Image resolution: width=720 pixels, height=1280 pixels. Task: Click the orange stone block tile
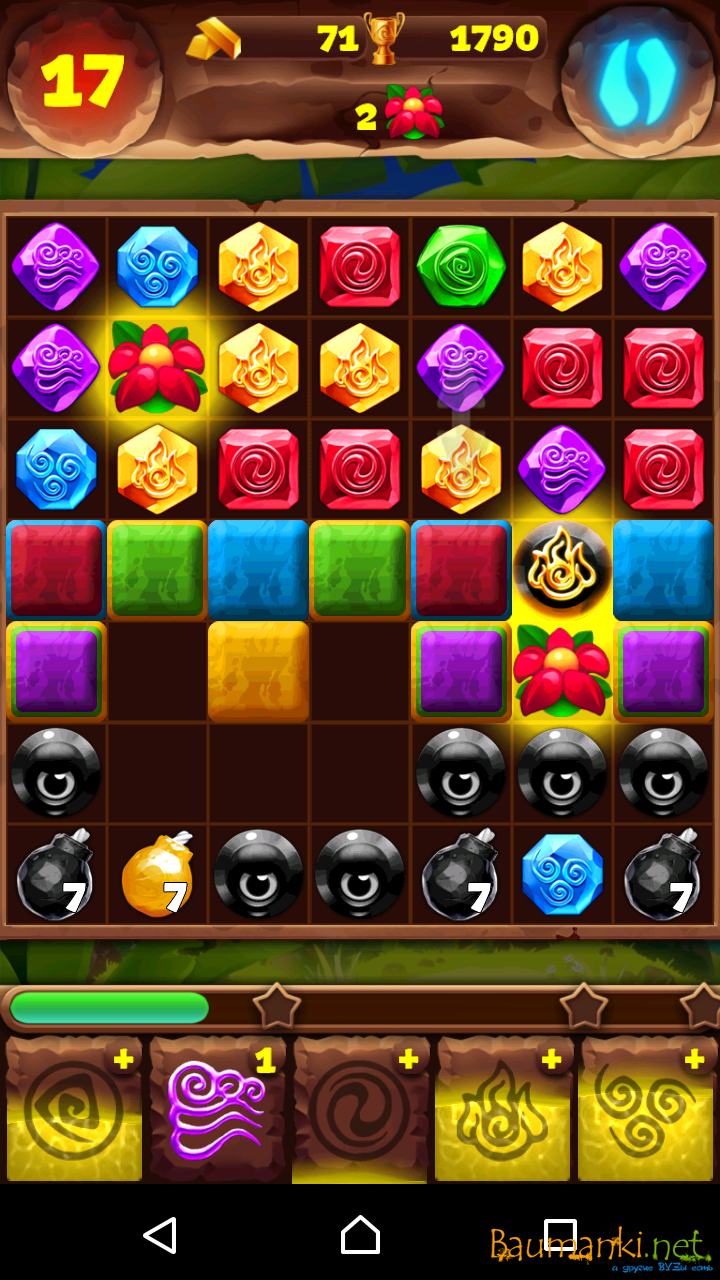pyautogui.click(x=258, y=671)
